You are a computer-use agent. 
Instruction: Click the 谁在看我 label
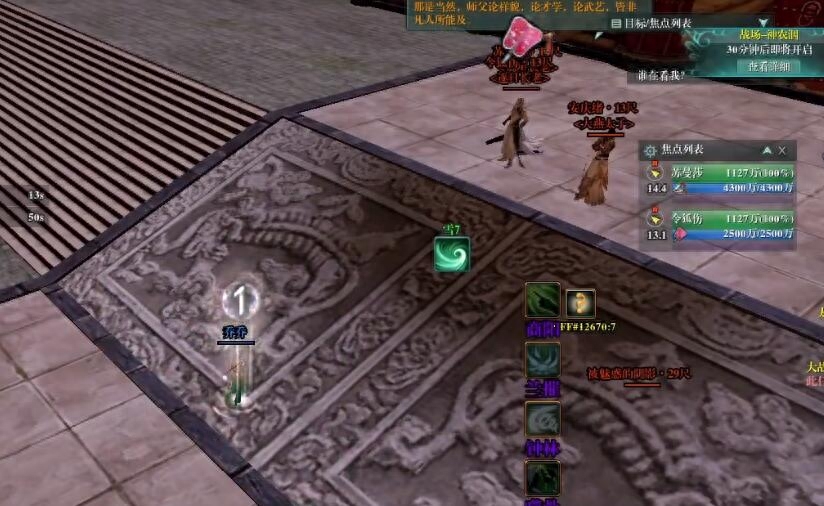coord(661,75)
